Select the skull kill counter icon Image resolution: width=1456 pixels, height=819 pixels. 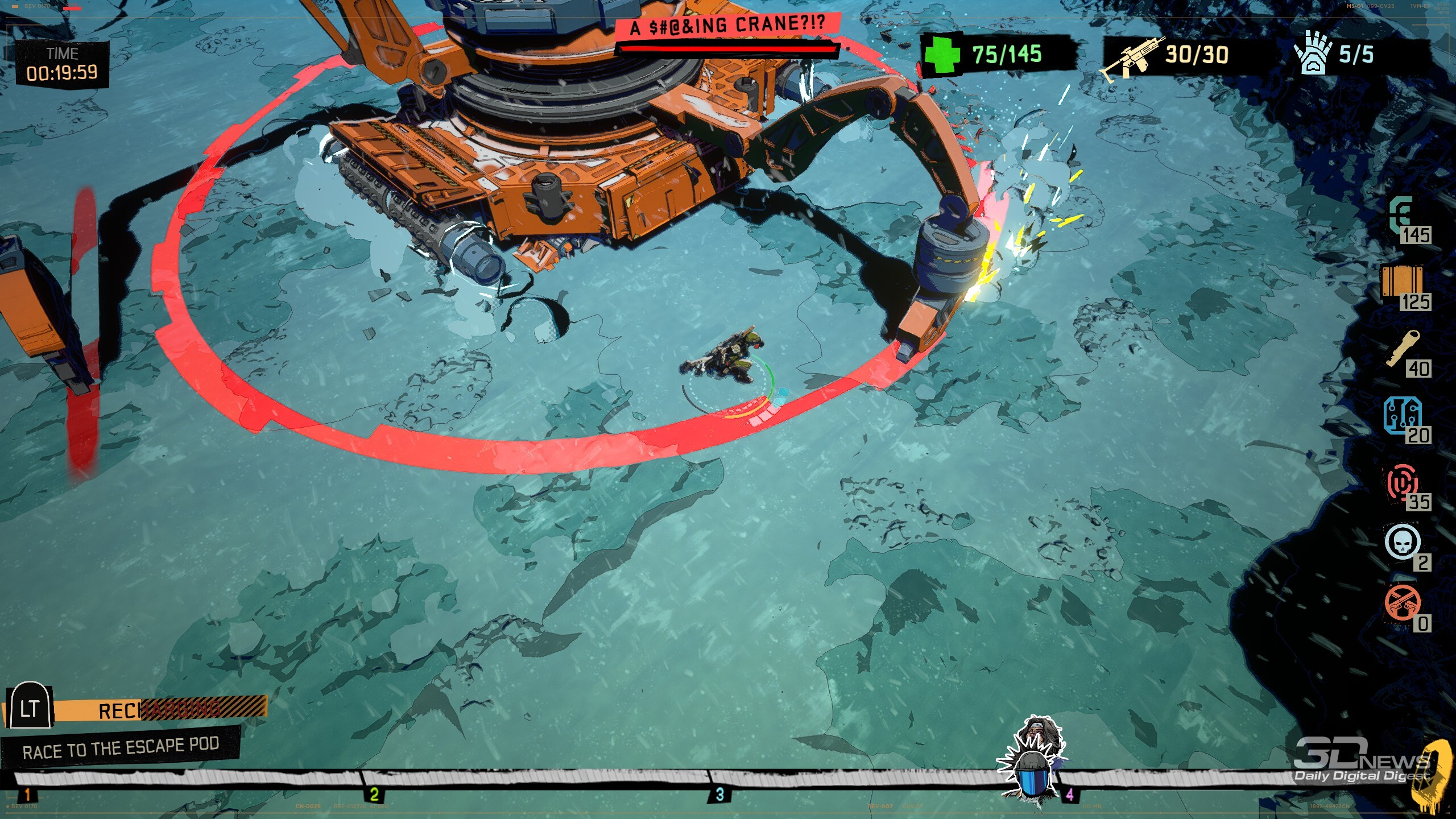click(x=1402, y=542)
